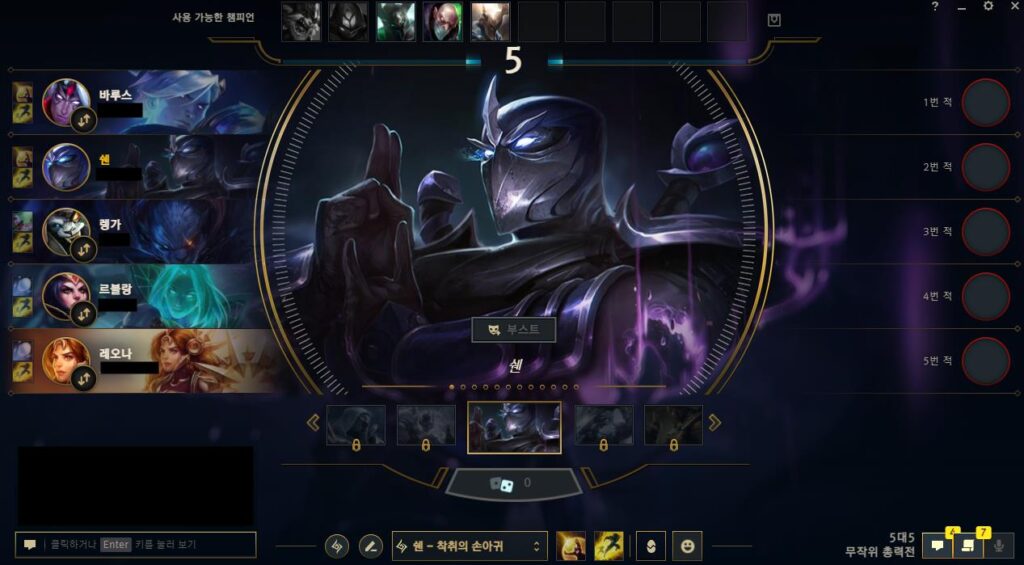Screen dimensions: 1024x565
Task: Open the emote picker smiley button
Action: coord(687,546)
